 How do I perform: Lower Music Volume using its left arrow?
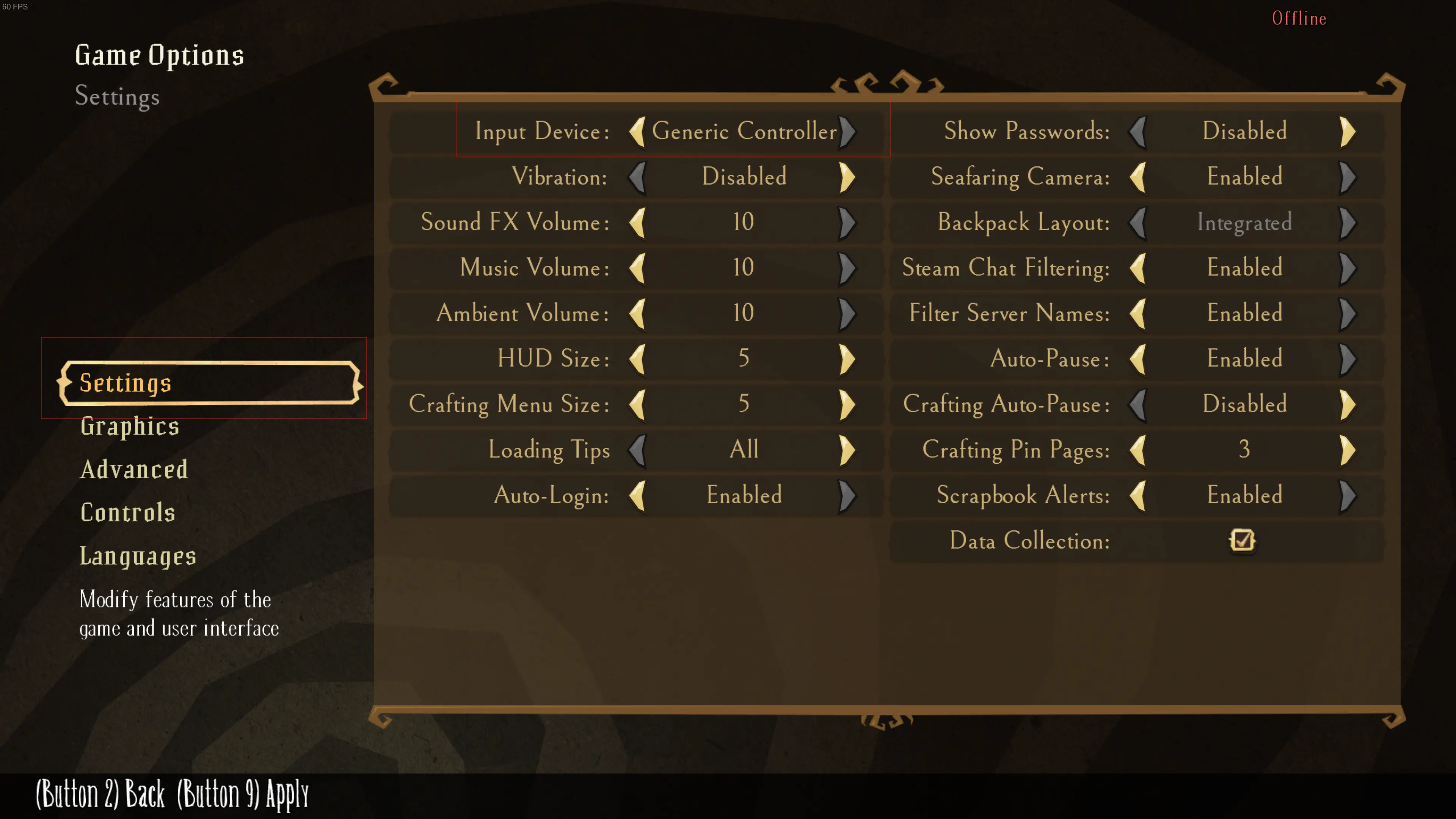point(637,268)
